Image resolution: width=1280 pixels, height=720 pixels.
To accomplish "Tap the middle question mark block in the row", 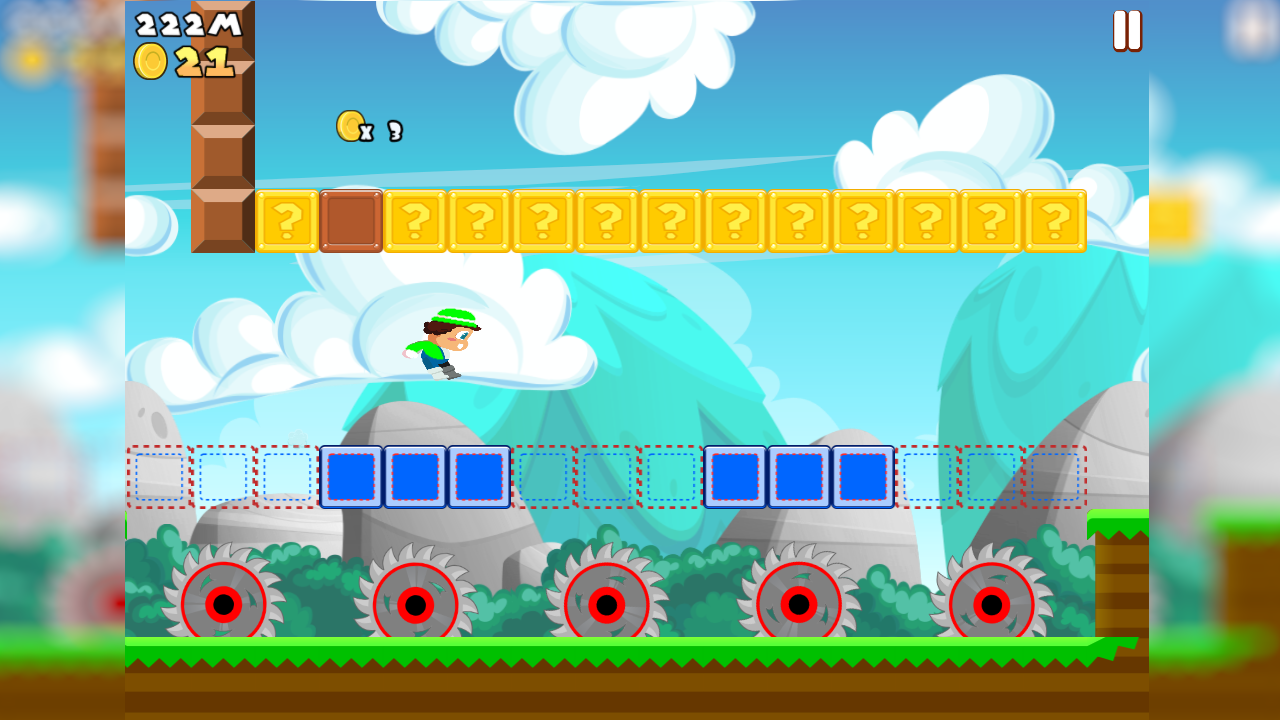I will click(x=671, y=222).
